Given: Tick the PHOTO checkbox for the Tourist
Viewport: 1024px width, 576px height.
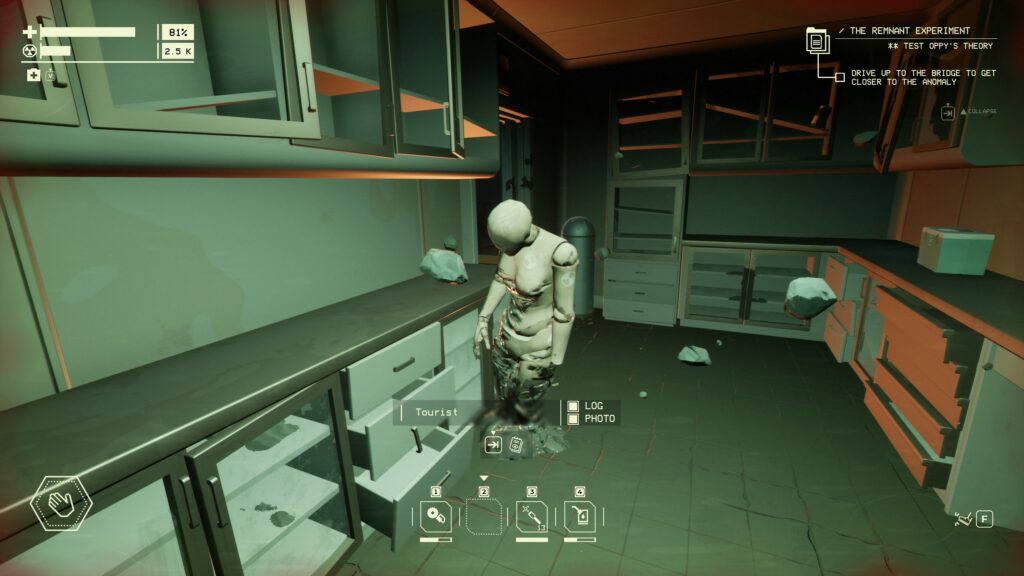Looking at the screenshot, I should [x=573, y=418].
